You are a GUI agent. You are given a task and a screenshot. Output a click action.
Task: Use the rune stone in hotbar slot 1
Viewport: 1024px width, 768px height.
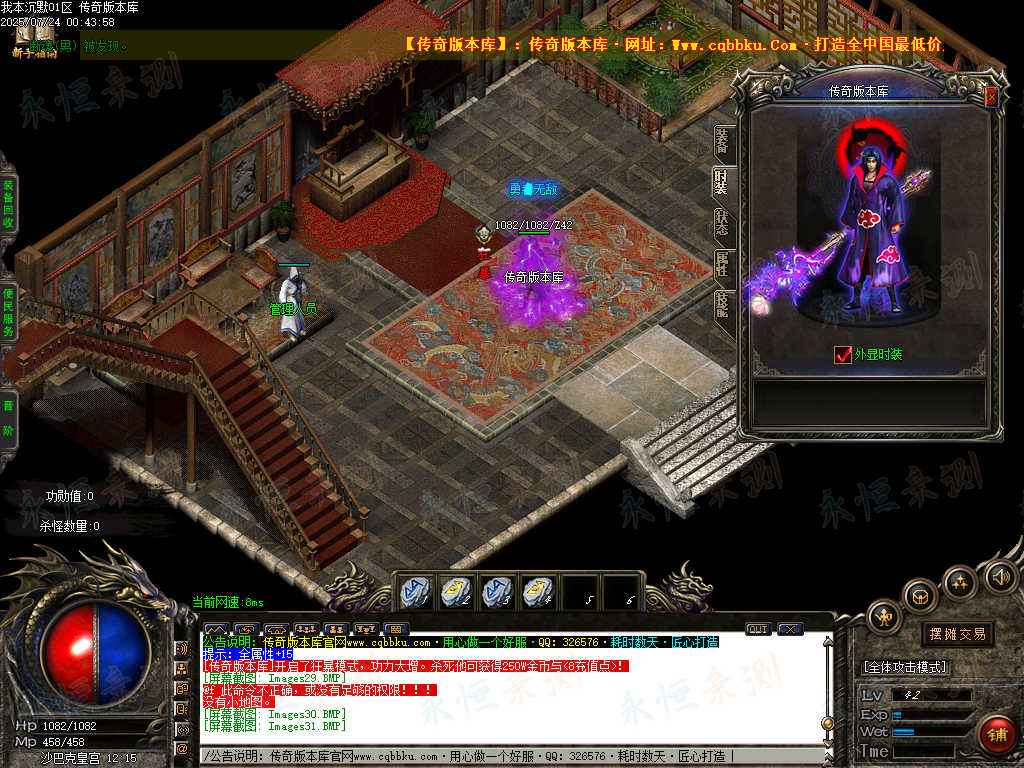point(415,592)
